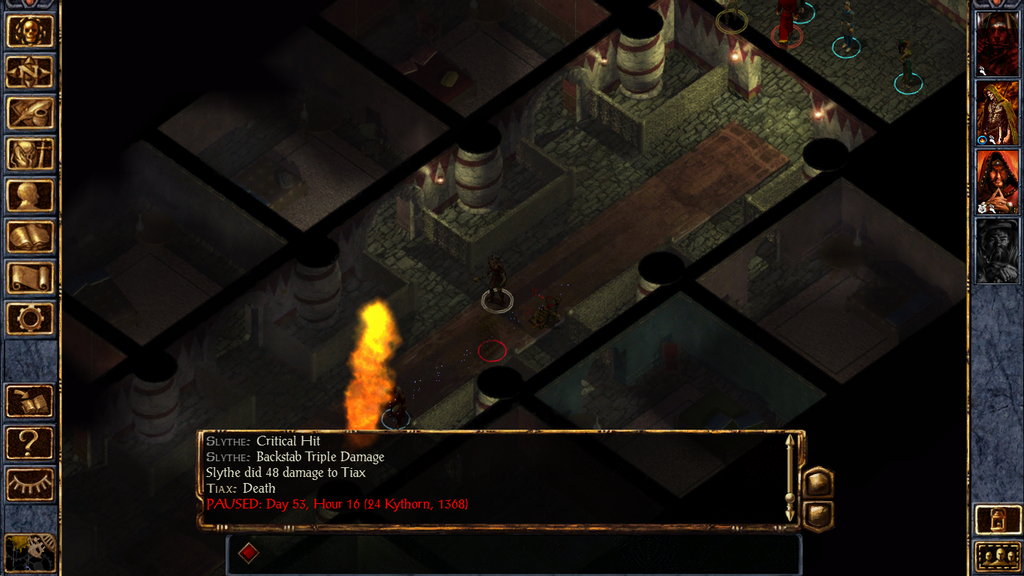
Task: Open the area map
Action: coord(30,72)
